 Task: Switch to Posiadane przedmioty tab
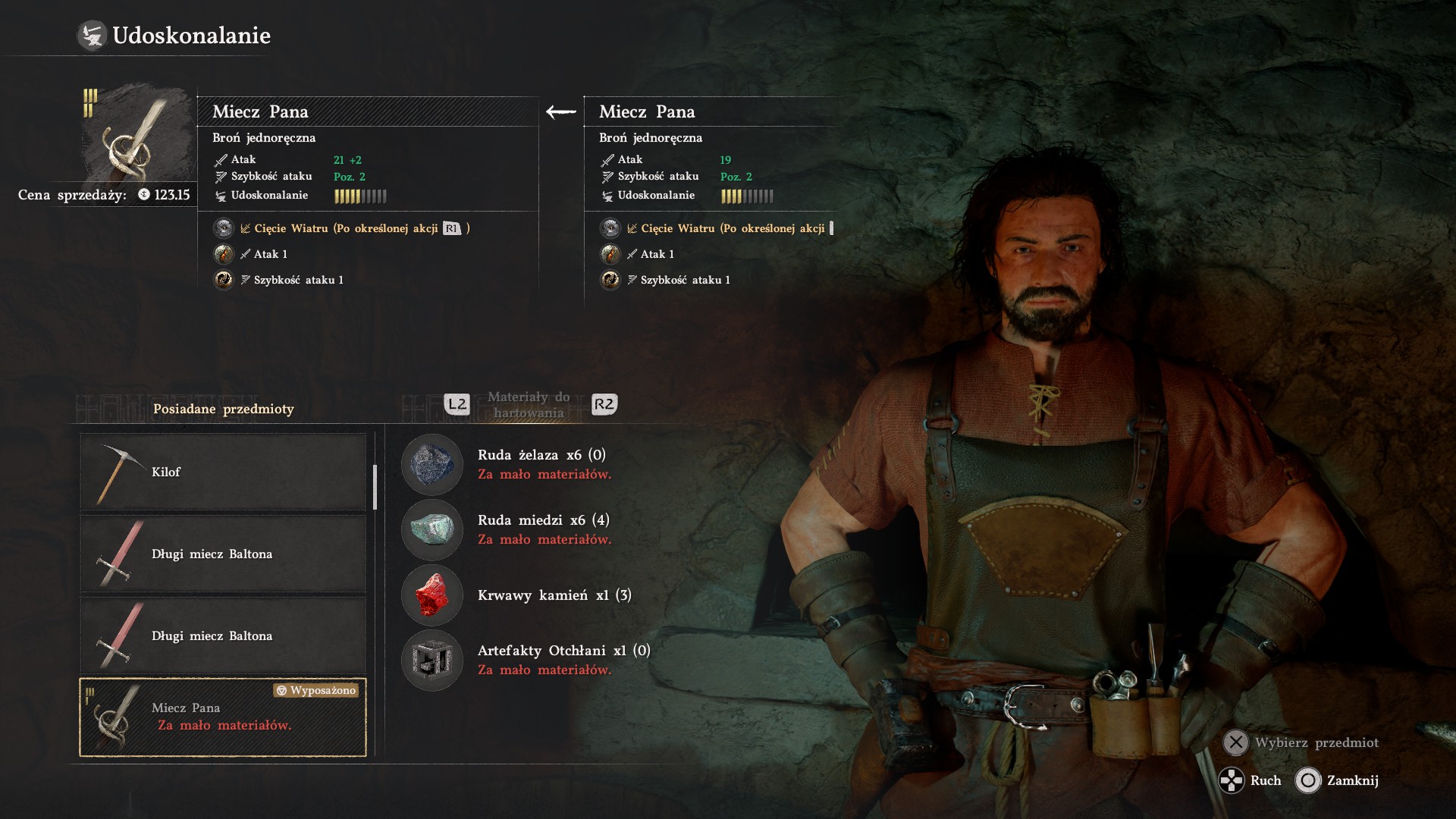coord(223,409)
